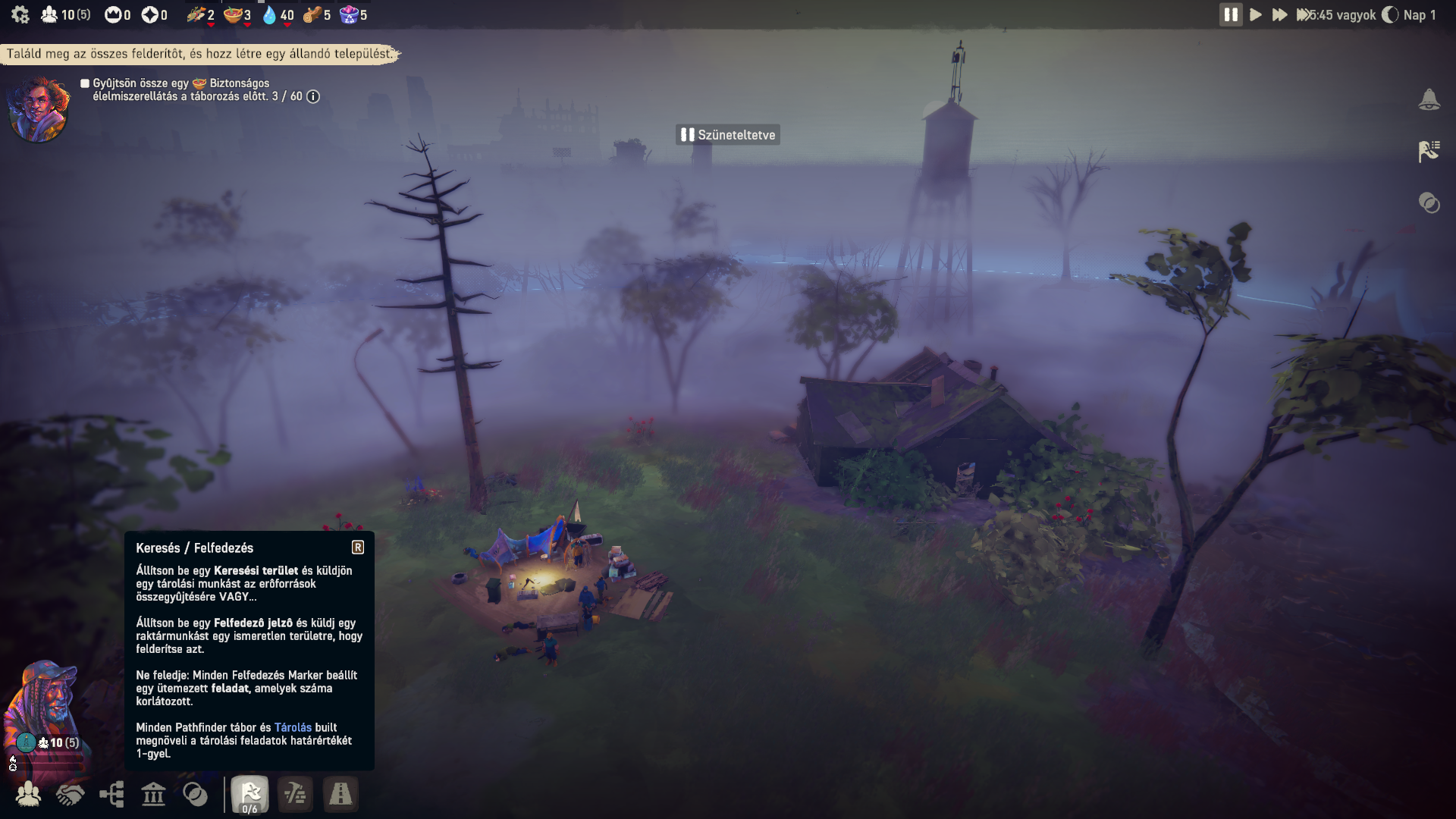1456x819 pixels.
Task: Select the leader portrait in the top-left
Action: click(x=39, y=109)
